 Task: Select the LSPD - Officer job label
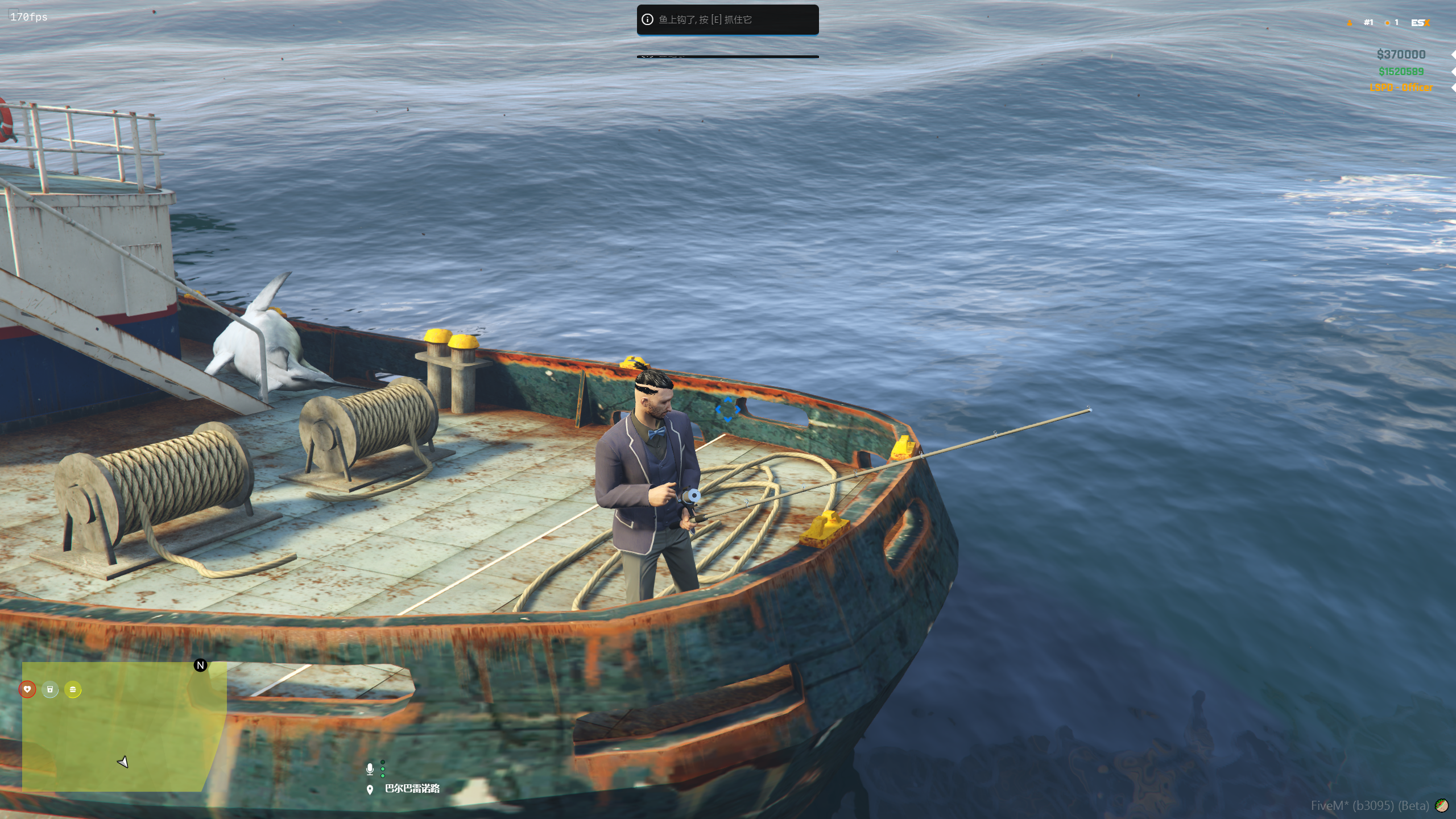(1401, 88)
